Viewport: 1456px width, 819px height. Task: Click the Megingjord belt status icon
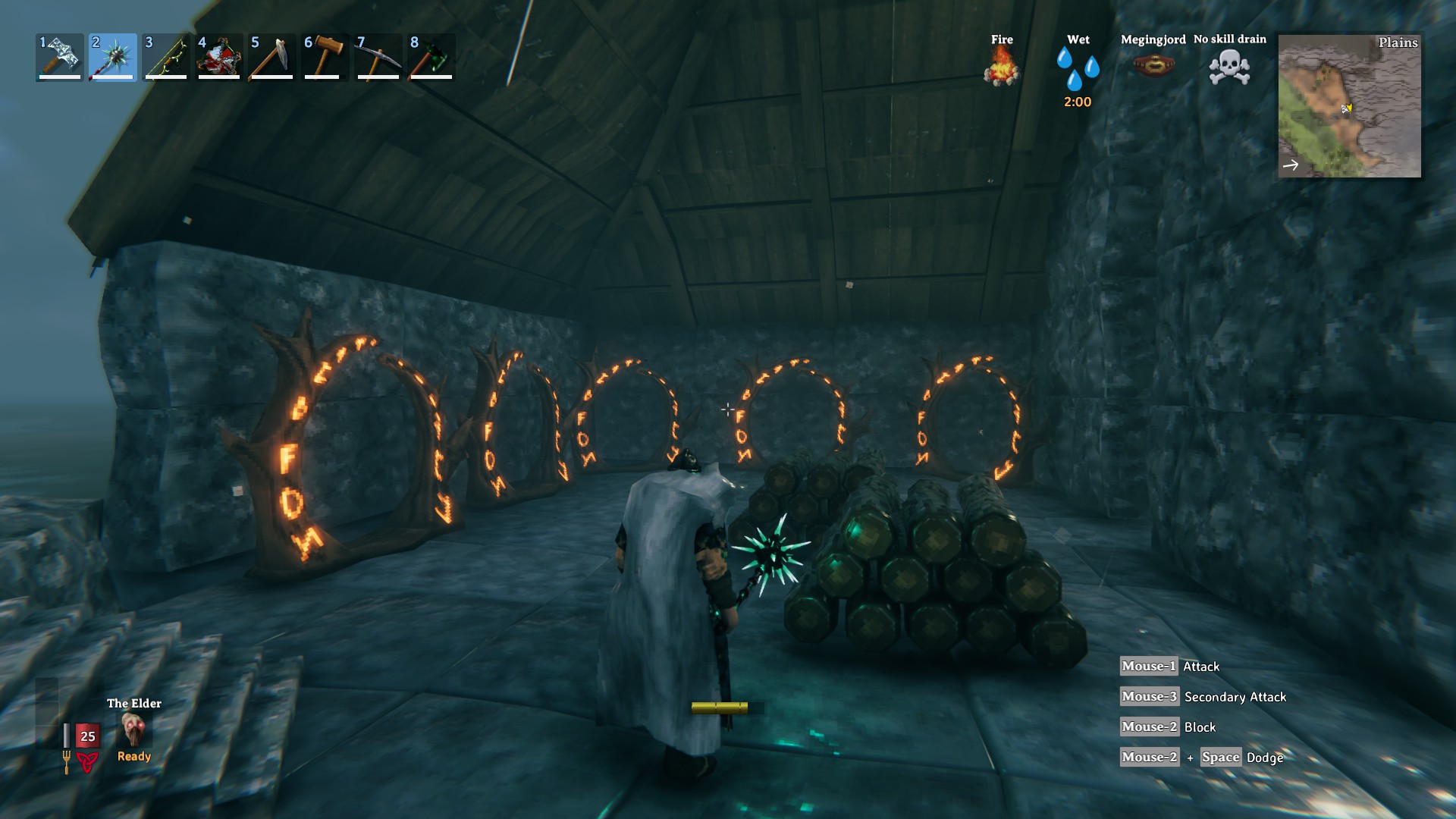click(x=1153, y=66)
